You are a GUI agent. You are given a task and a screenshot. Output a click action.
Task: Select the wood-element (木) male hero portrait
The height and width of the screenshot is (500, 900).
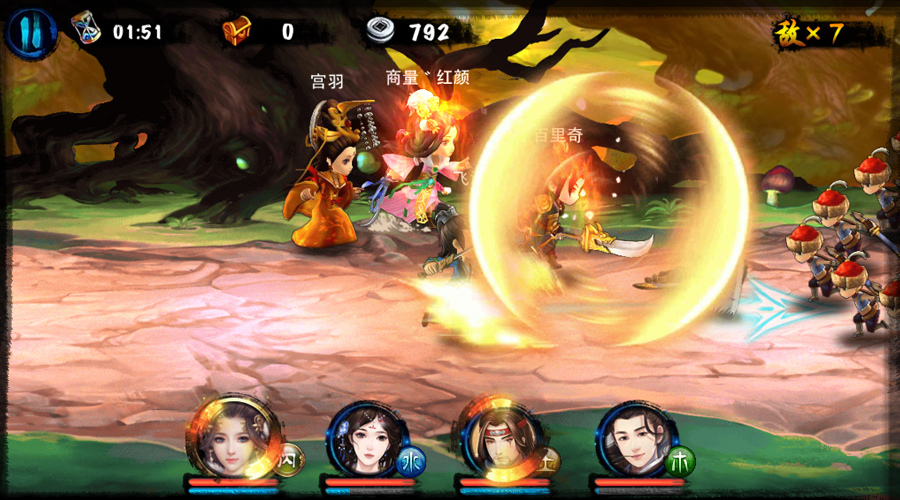tap(634, 441)
